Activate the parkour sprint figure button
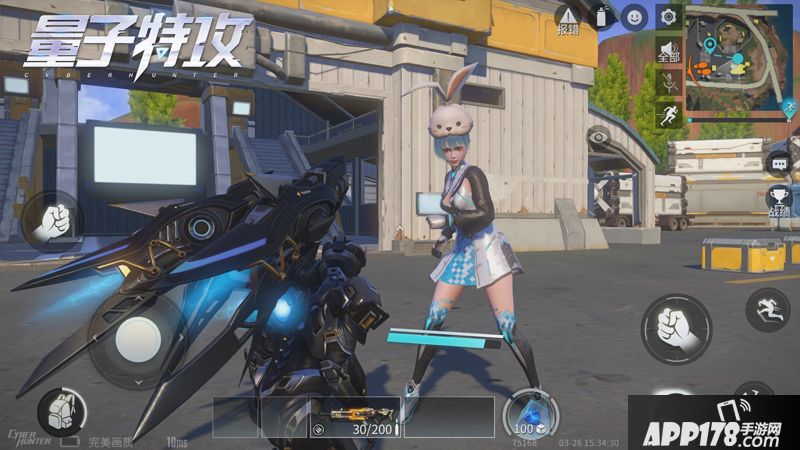The image size is (800, 450). 767,309
